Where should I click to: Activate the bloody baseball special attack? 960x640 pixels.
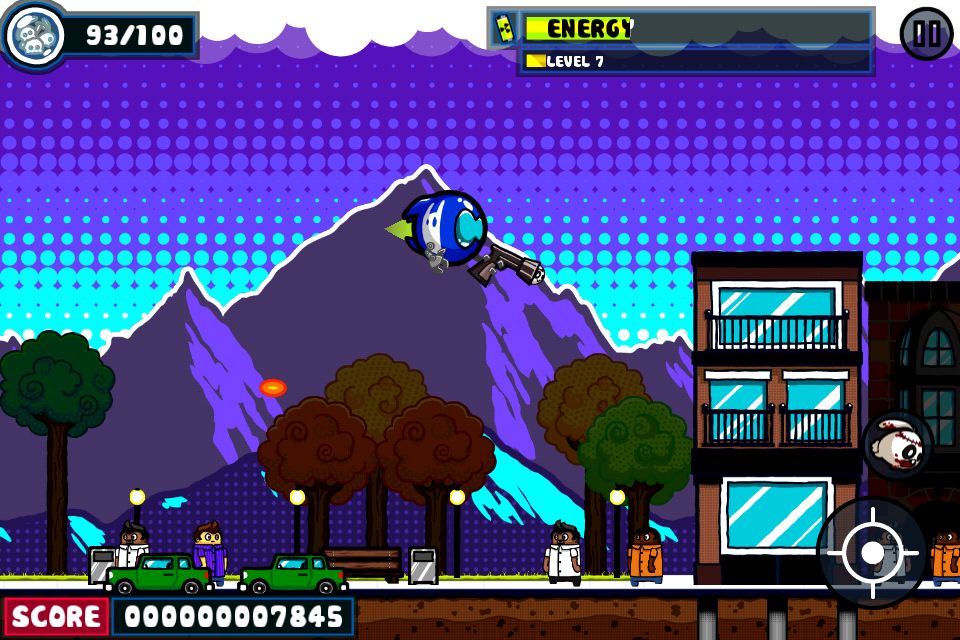coord(897,445)
